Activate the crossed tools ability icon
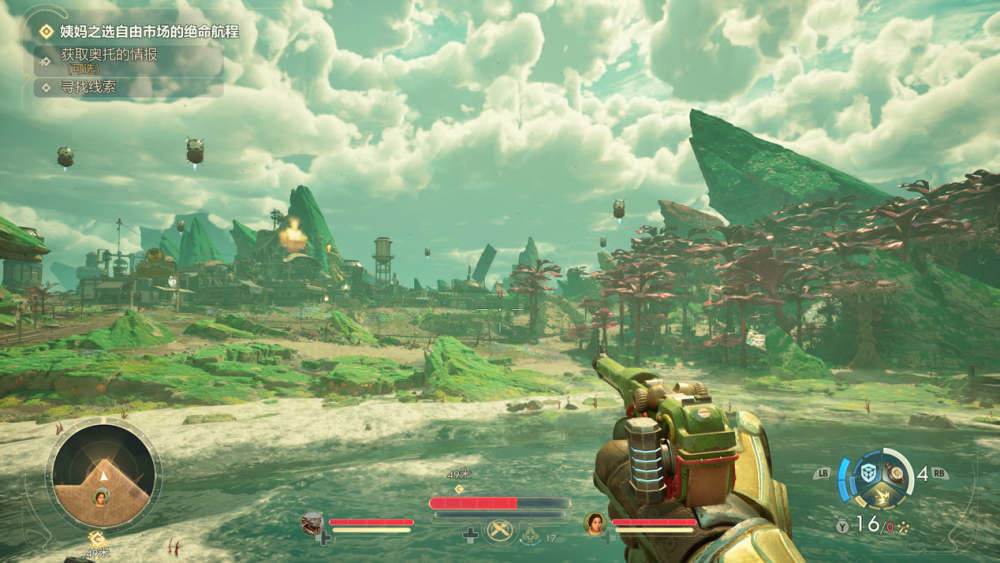The height and width of the screenshot is (563, 1000). pyautogui.click(x=499, y=532)
